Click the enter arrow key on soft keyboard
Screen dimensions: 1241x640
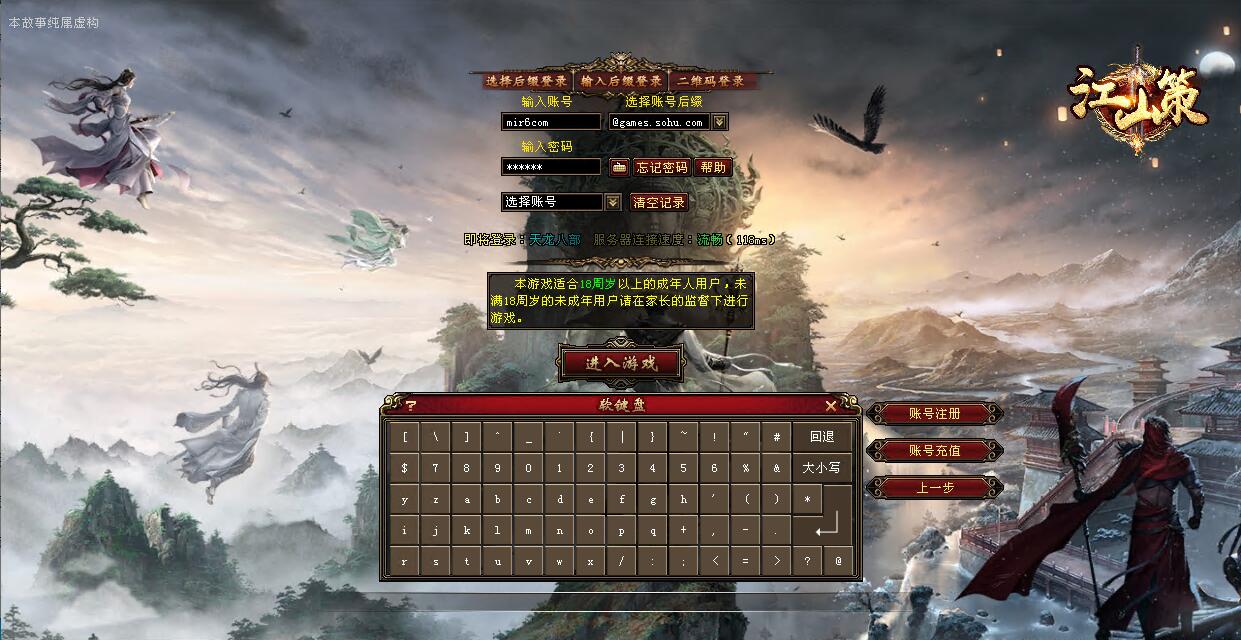click(828, 528)
